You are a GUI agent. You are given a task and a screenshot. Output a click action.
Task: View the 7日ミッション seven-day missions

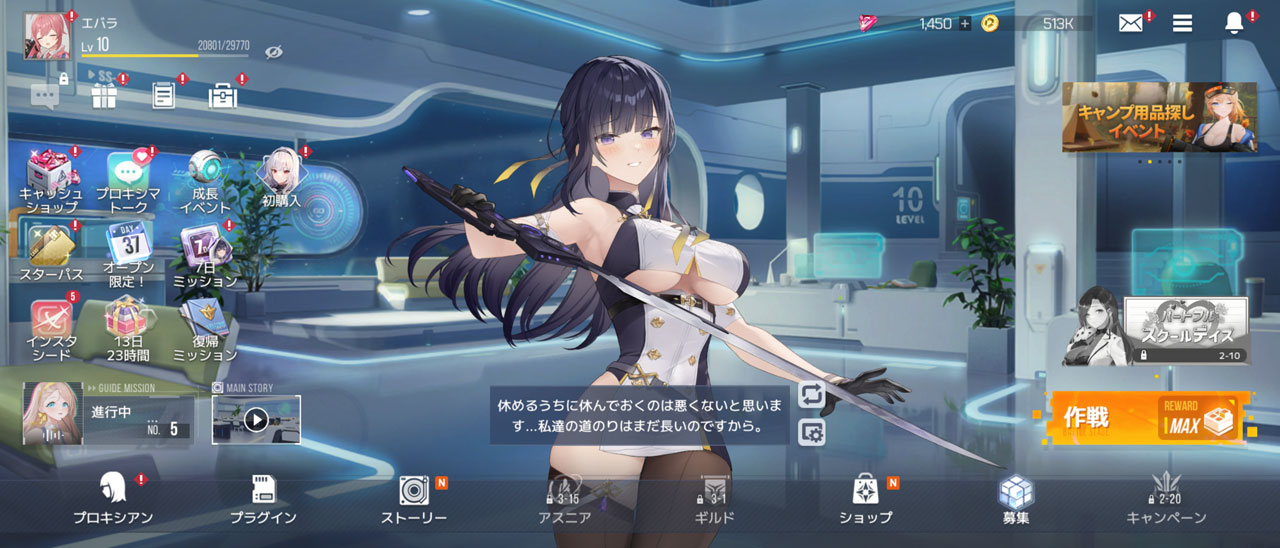[205, 256]
